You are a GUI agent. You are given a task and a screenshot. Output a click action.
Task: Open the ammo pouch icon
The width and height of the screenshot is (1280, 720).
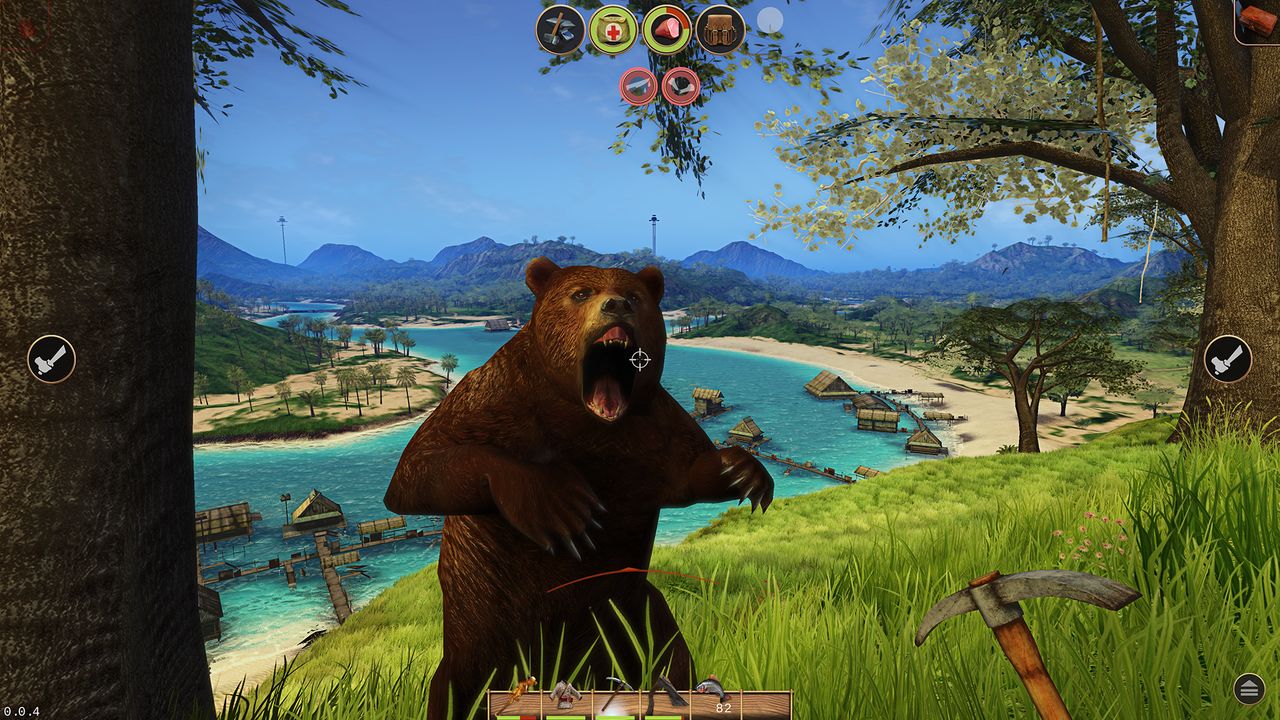(719, 28)
